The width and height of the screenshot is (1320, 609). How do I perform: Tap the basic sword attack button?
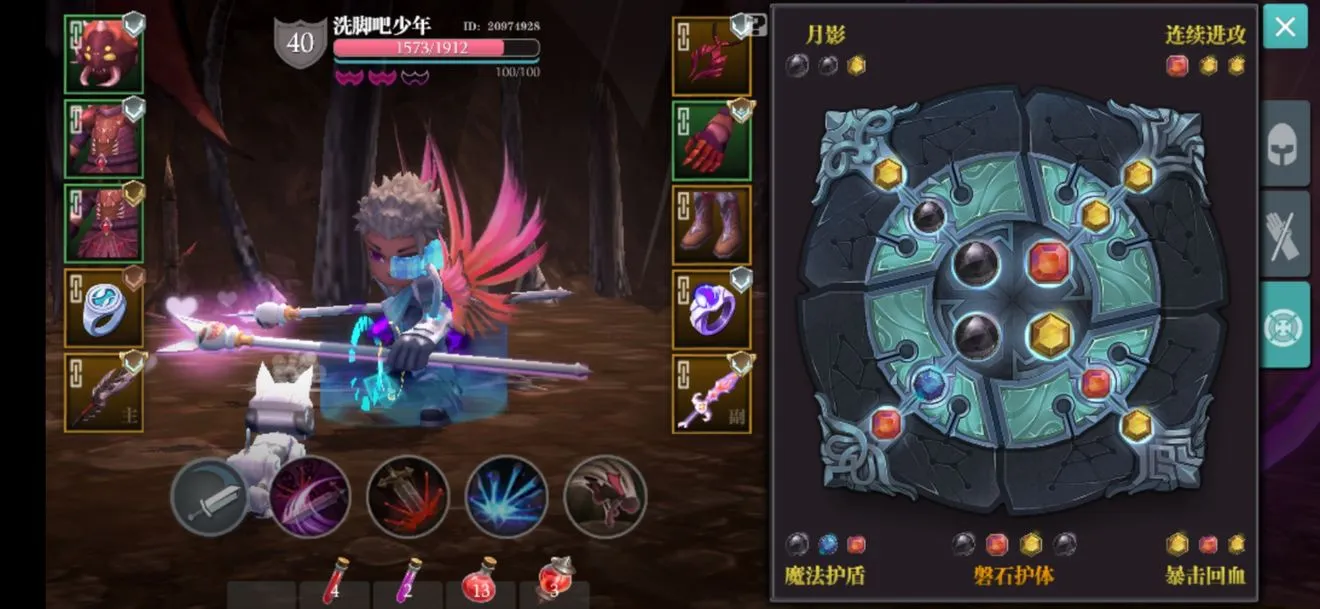pos(210,497)
